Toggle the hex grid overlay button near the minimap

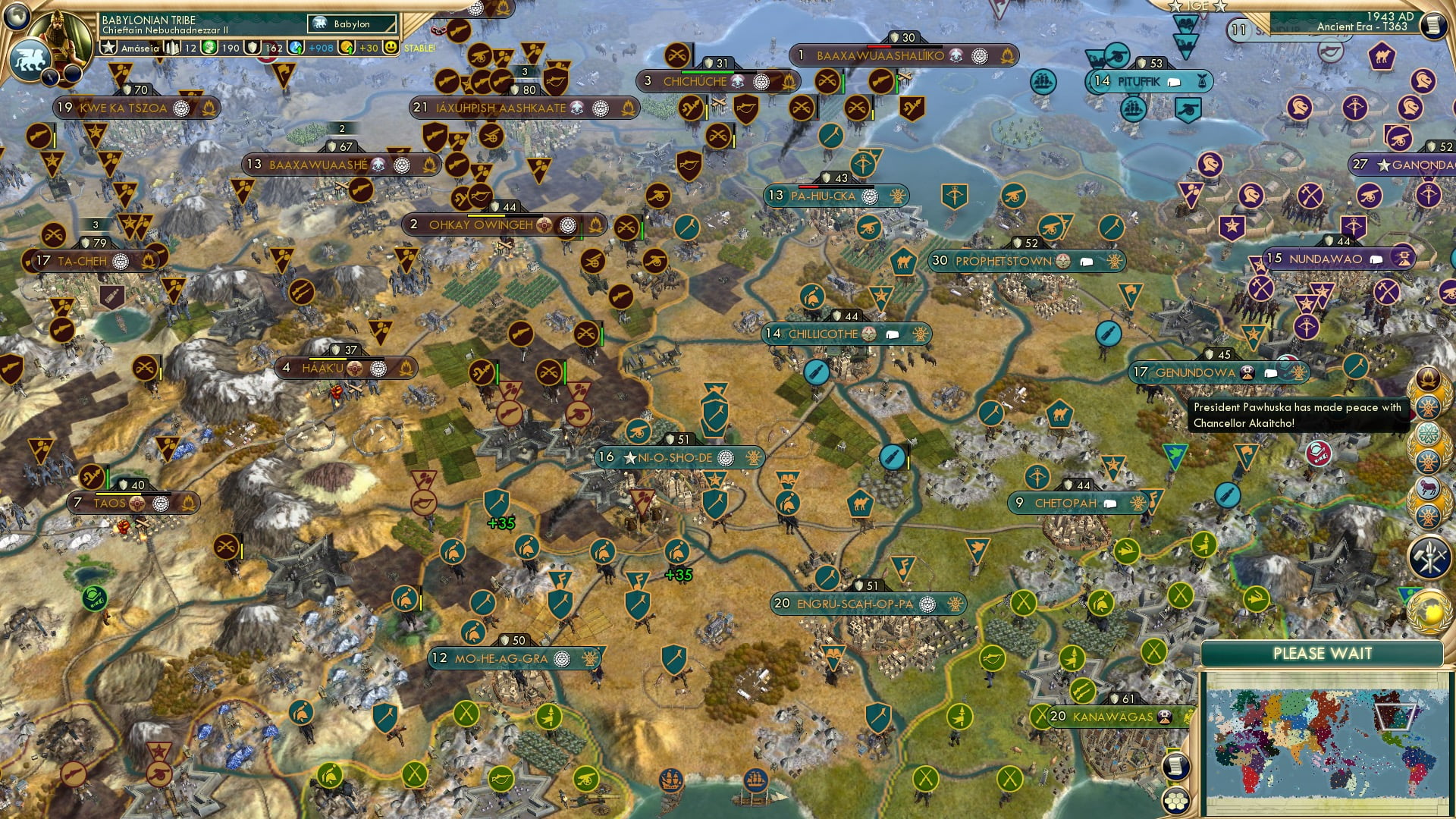[x=1176, y=802]
